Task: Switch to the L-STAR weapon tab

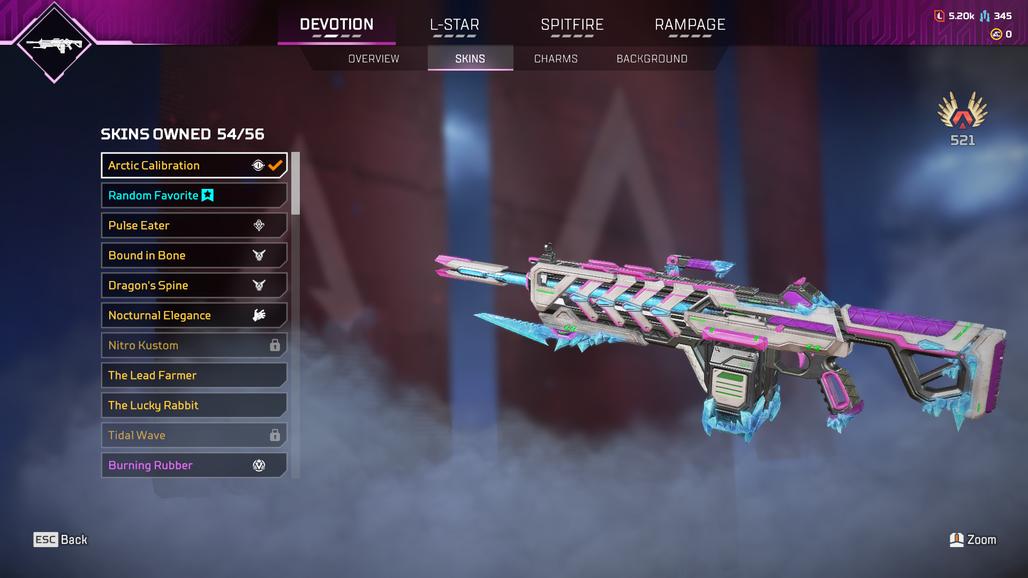Action: (x=454, y=25)
